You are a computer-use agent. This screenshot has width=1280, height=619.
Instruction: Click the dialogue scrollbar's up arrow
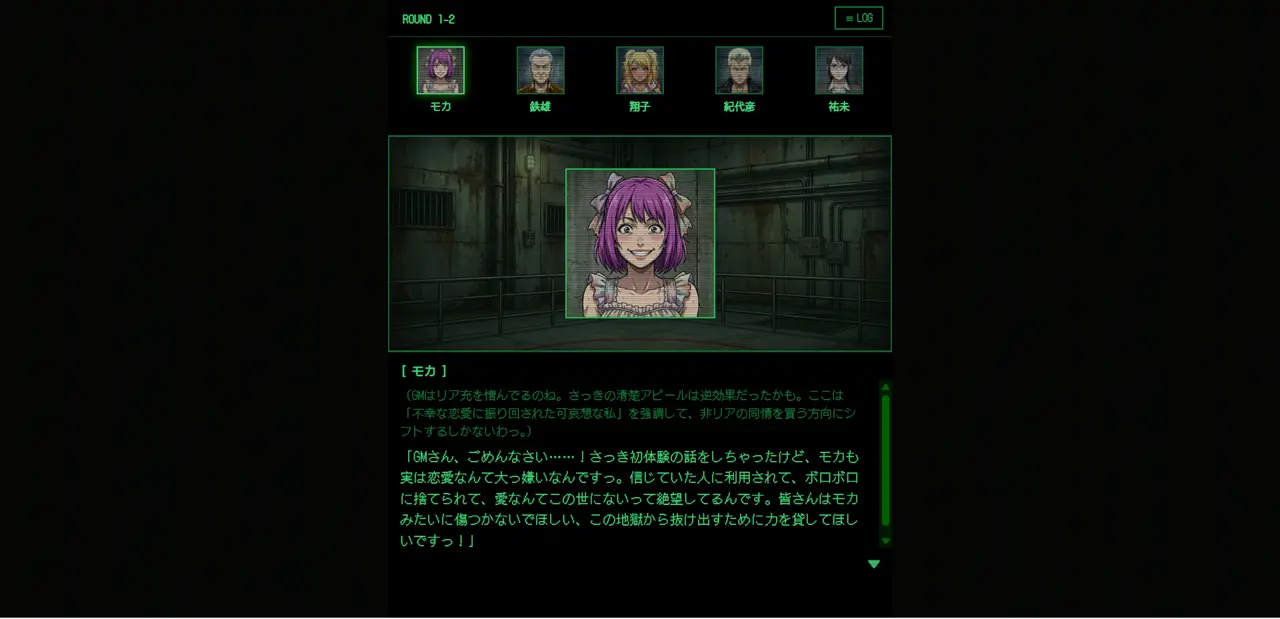point(885,387)
